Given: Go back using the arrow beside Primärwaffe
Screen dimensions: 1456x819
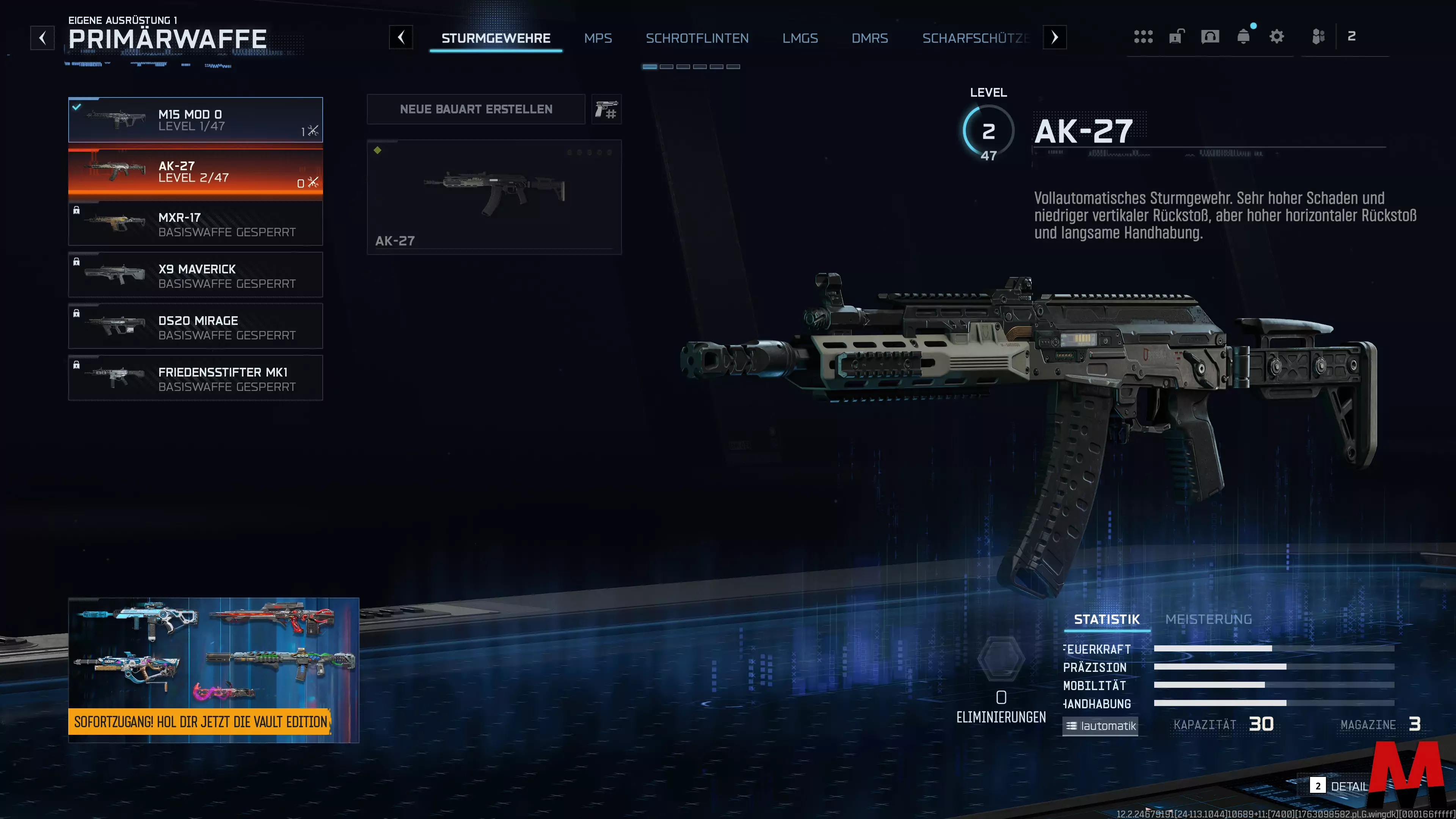Looking at the screenshot, I should (42, 38).
